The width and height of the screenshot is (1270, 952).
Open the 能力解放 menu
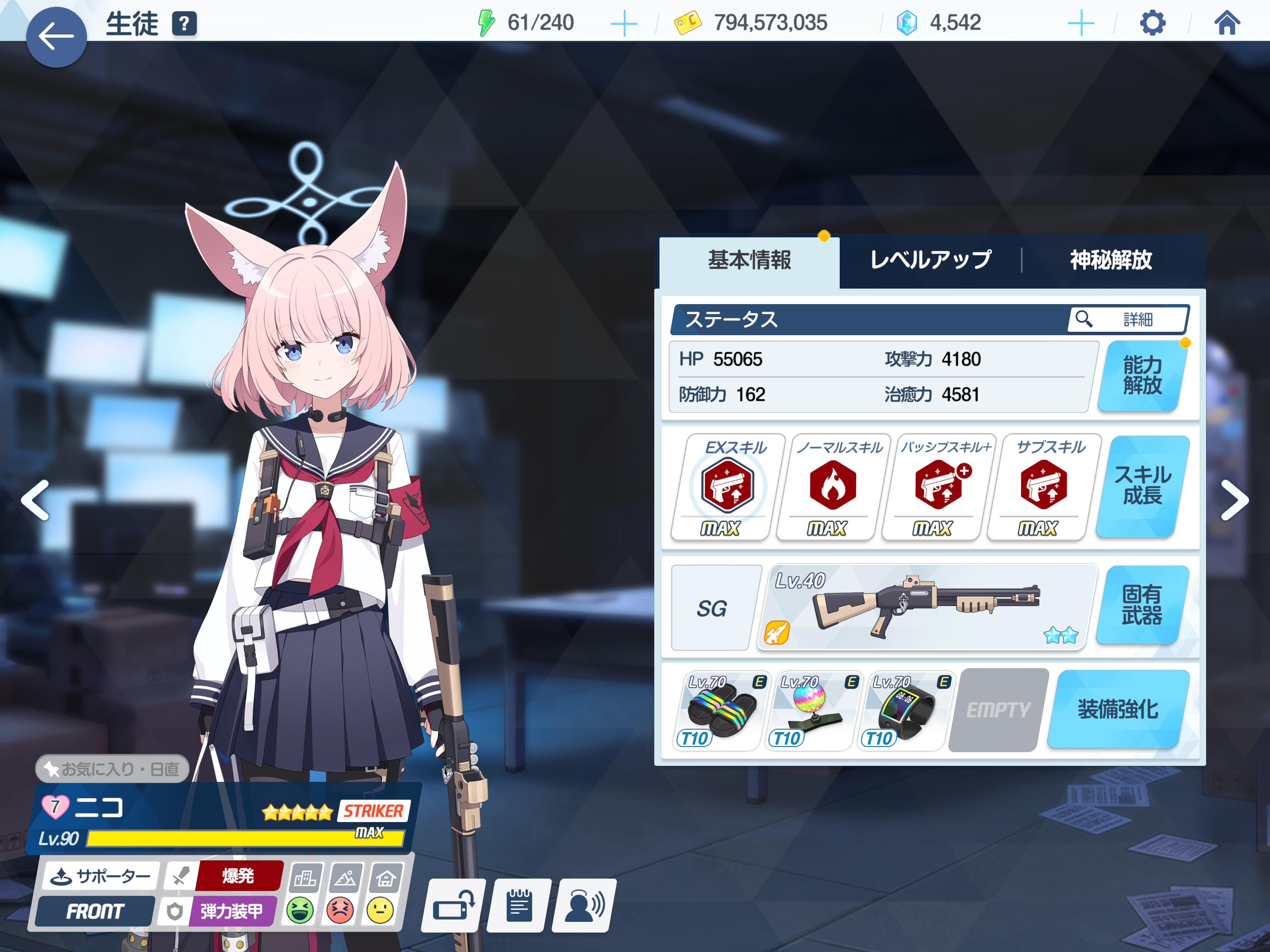coord(1142,376)
